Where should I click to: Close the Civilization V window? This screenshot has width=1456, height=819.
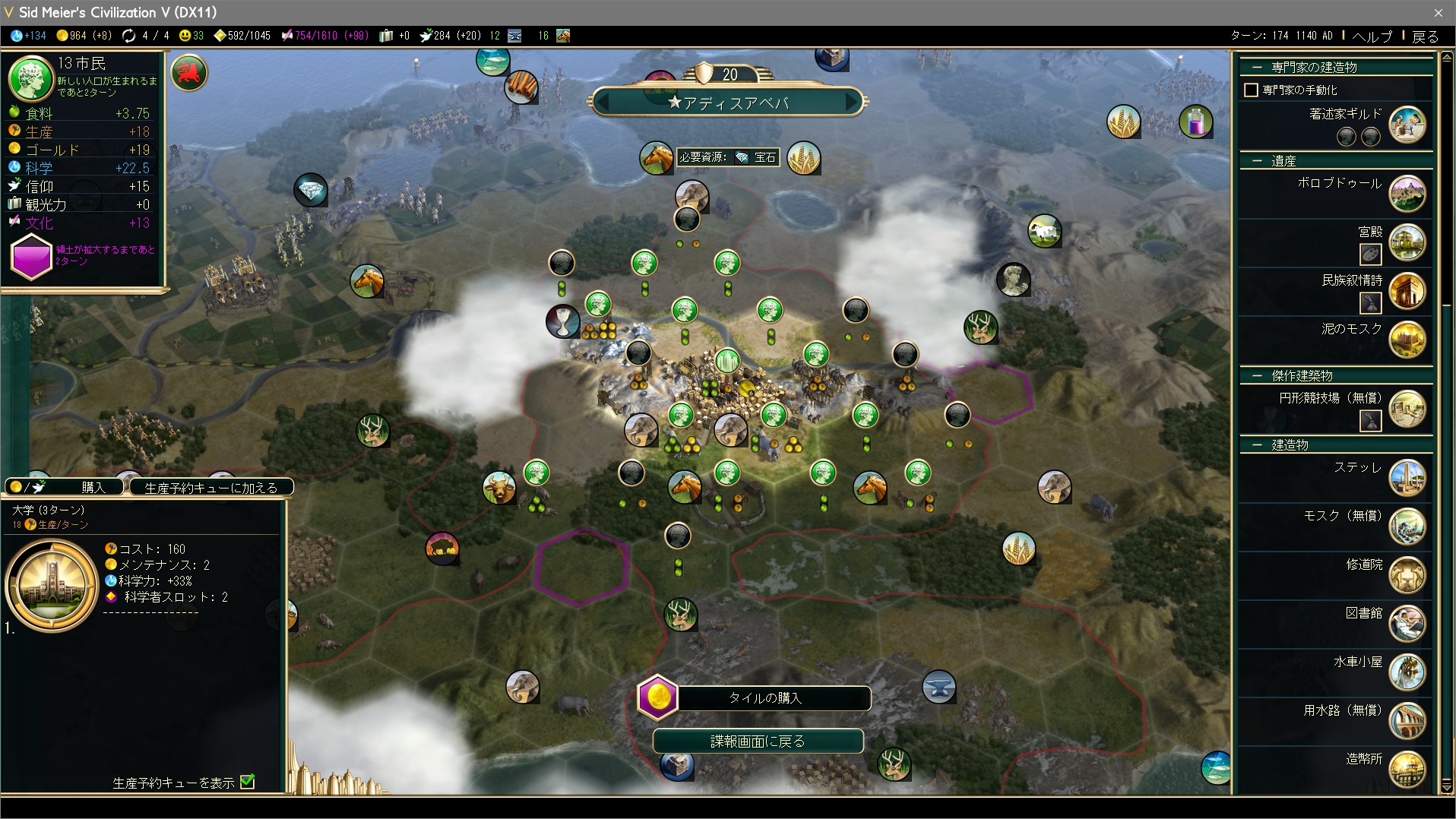click(1438, 12)
